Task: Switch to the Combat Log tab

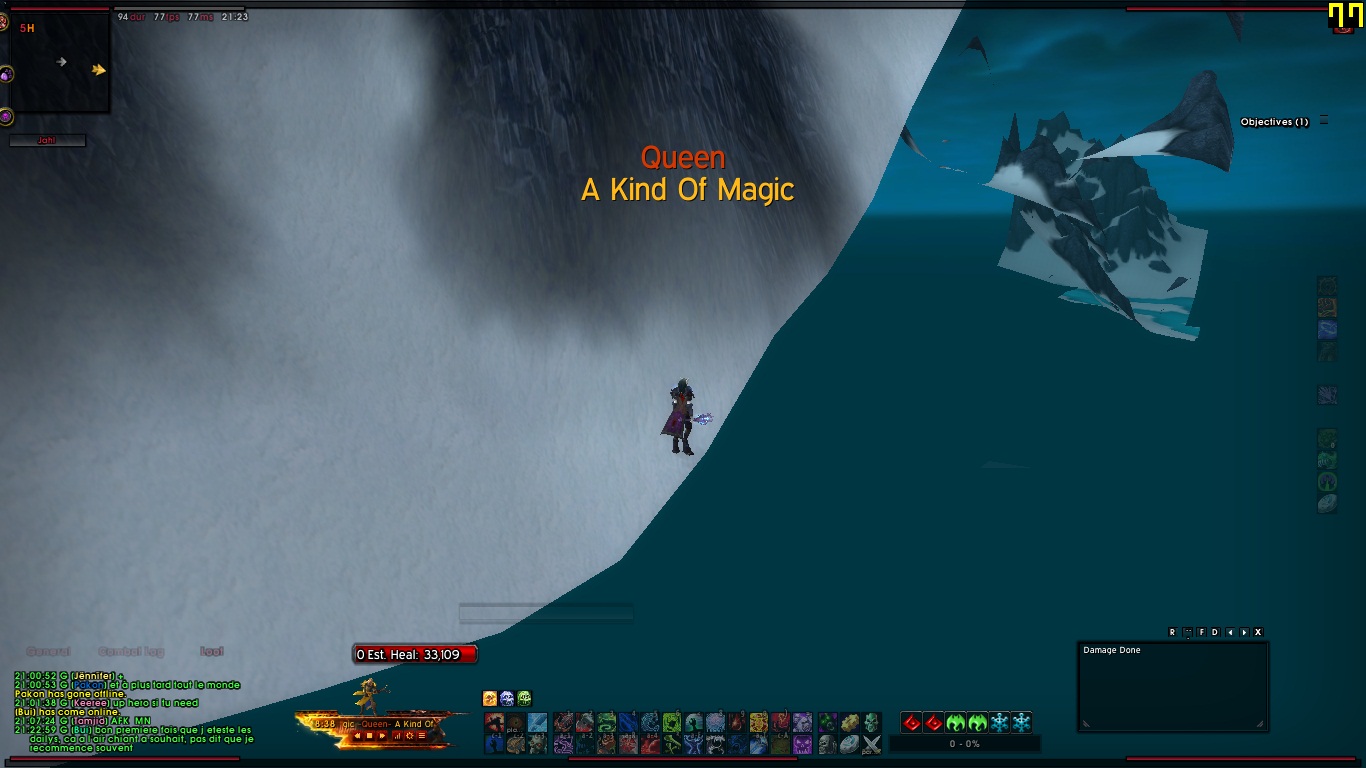Action: point(131,652)
